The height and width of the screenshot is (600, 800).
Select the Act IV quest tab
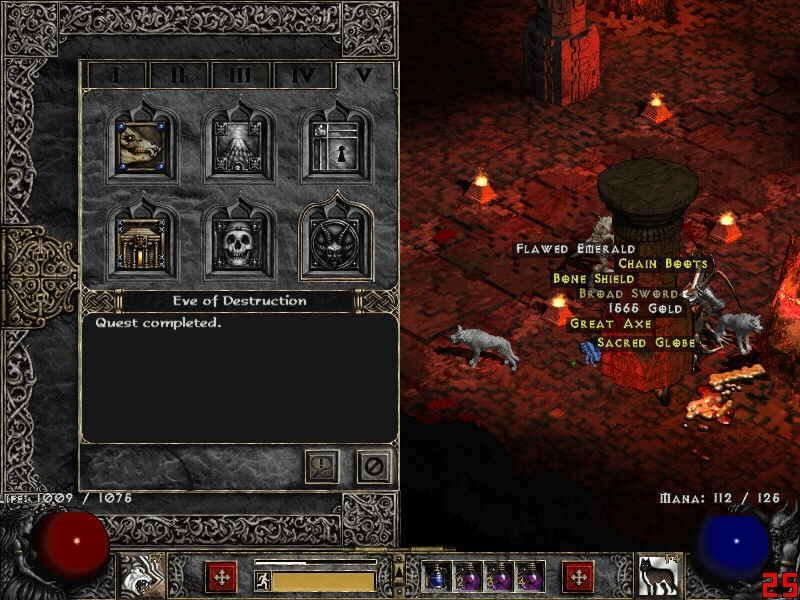coord(302,75)
